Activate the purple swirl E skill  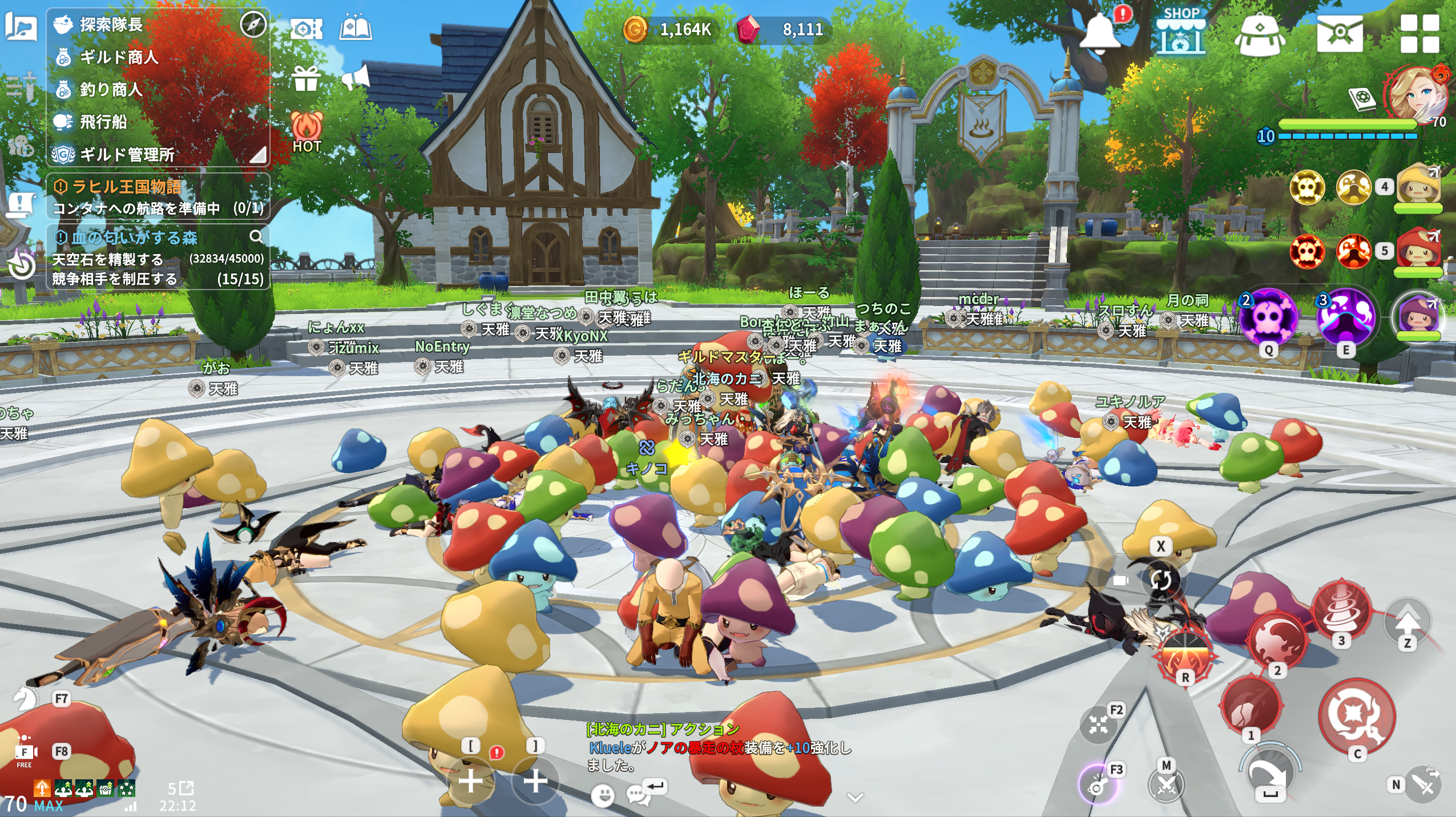click(1346, 317)
